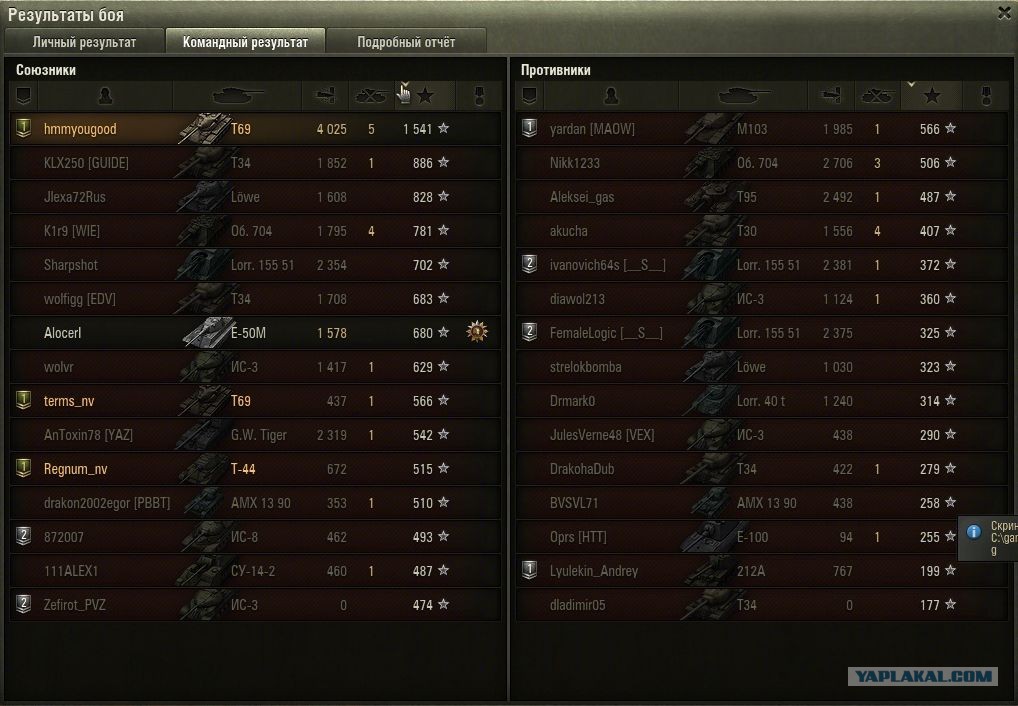
Task: Select Alocerl's E-50M row
Action: 255,333
